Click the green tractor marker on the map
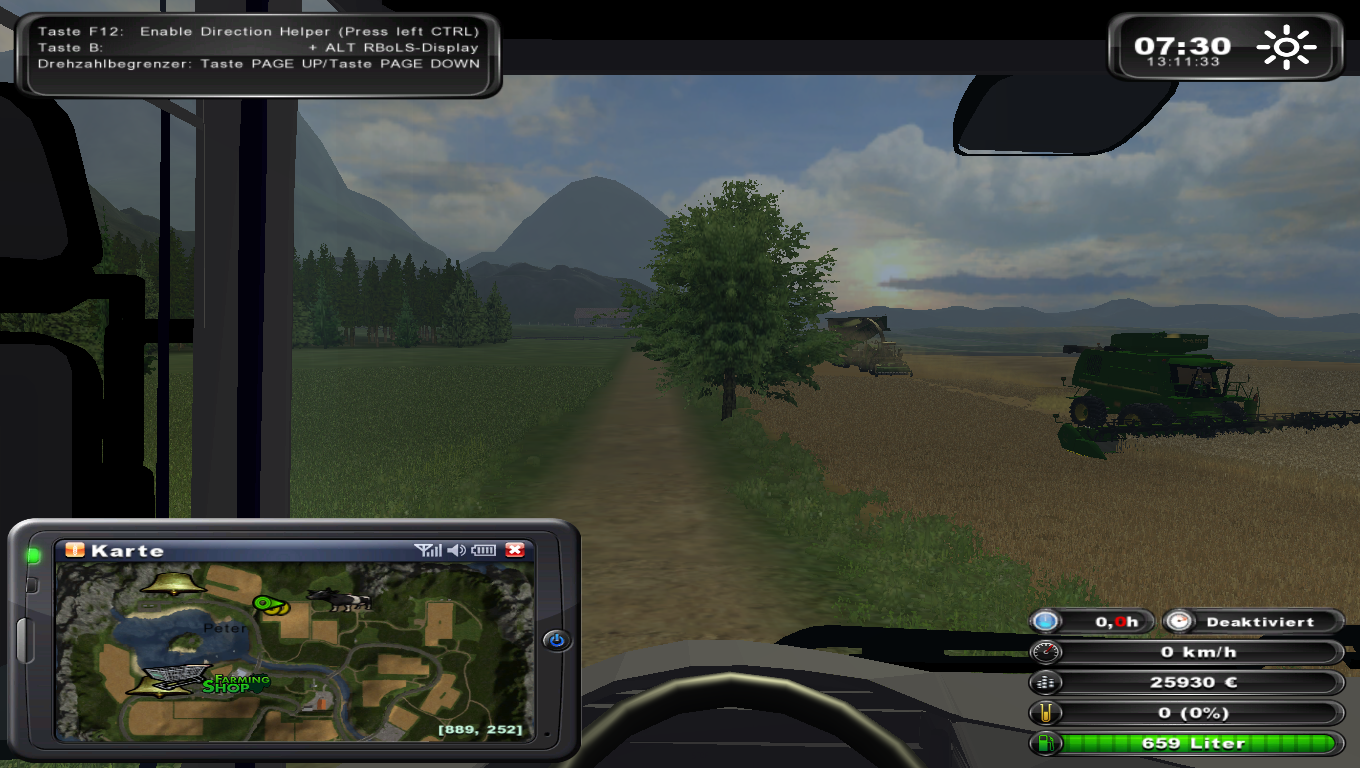1360x768 pixels. pos(270,604)
